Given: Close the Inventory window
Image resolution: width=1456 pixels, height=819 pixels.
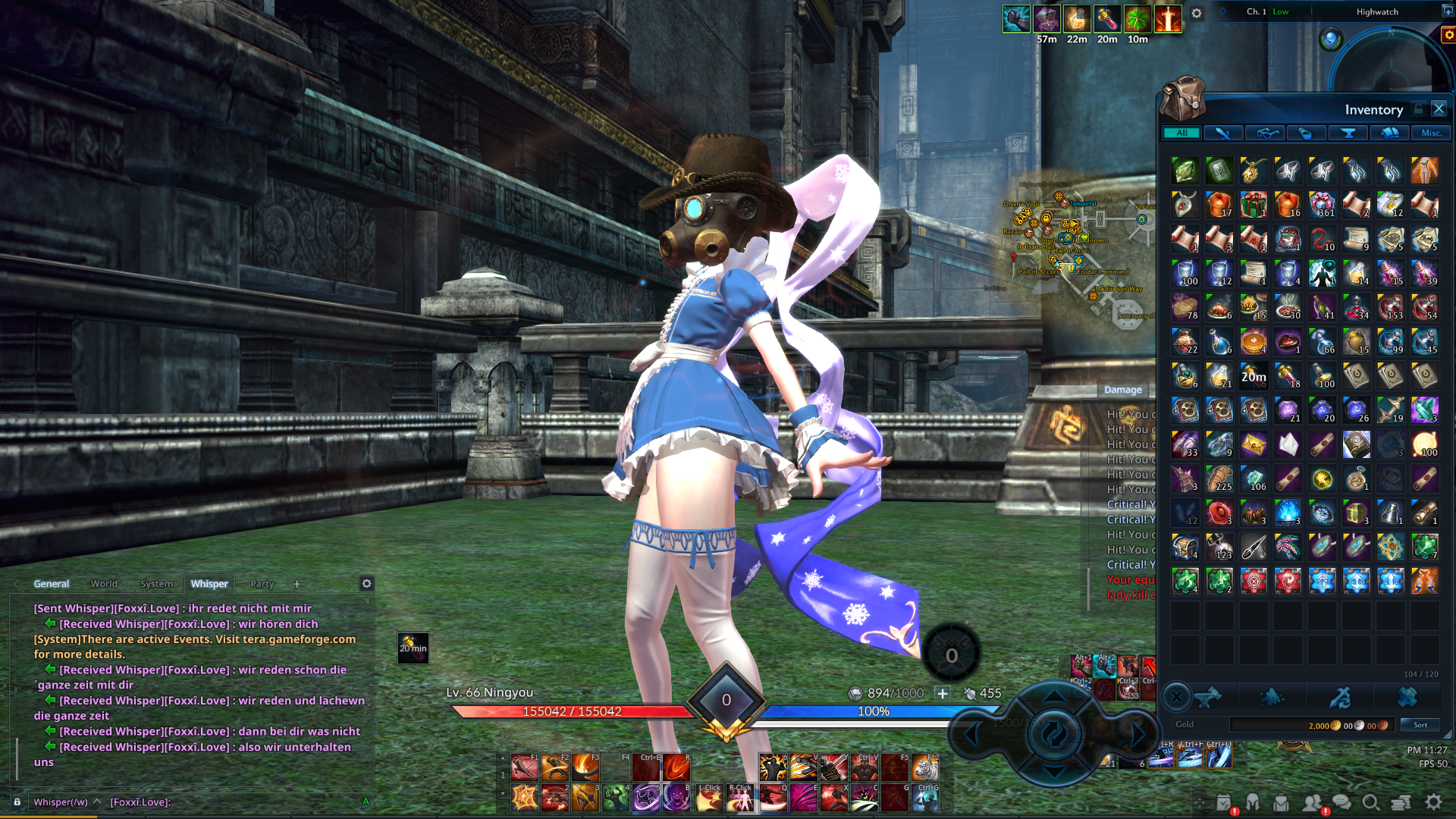Looking at the screenshot, I should (1439, 109).
